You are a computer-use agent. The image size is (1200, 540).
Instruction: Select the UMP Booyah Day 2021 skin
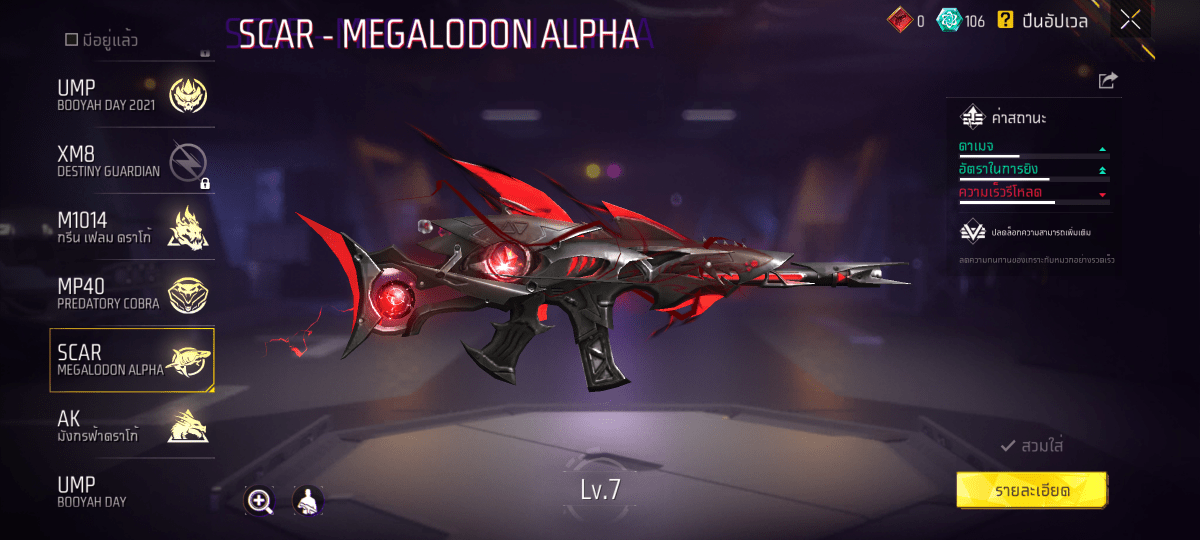point(132,95)
